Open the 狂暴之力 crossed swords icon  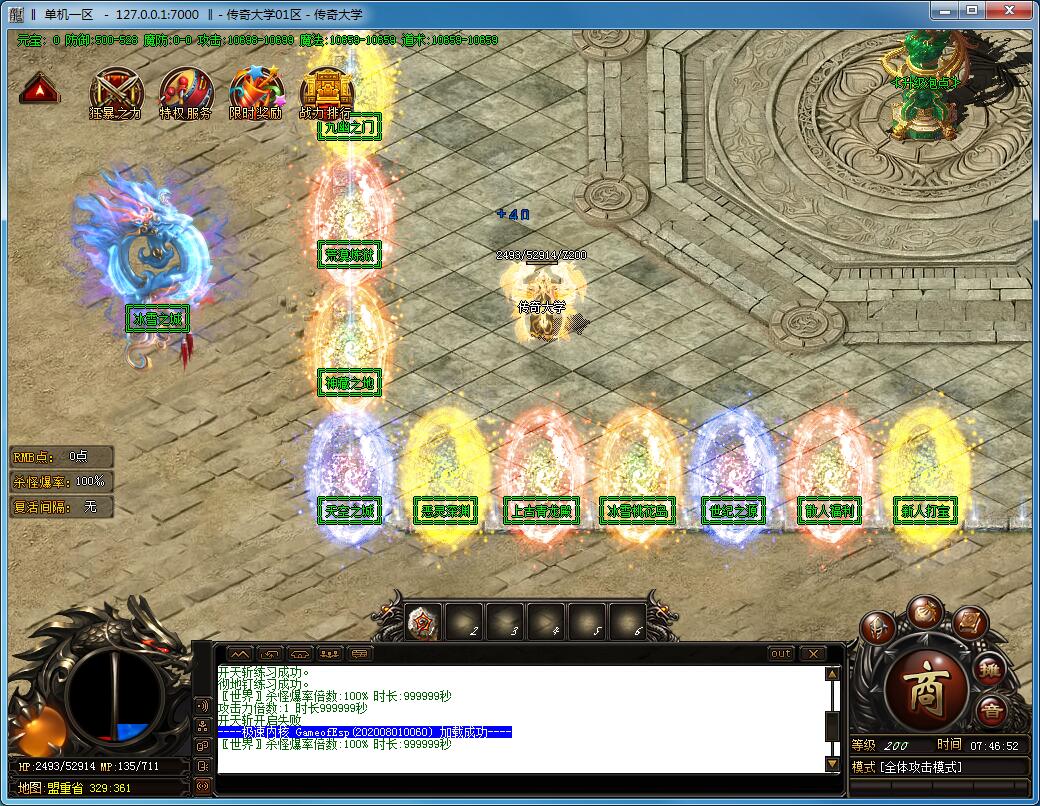click(115, 90)
